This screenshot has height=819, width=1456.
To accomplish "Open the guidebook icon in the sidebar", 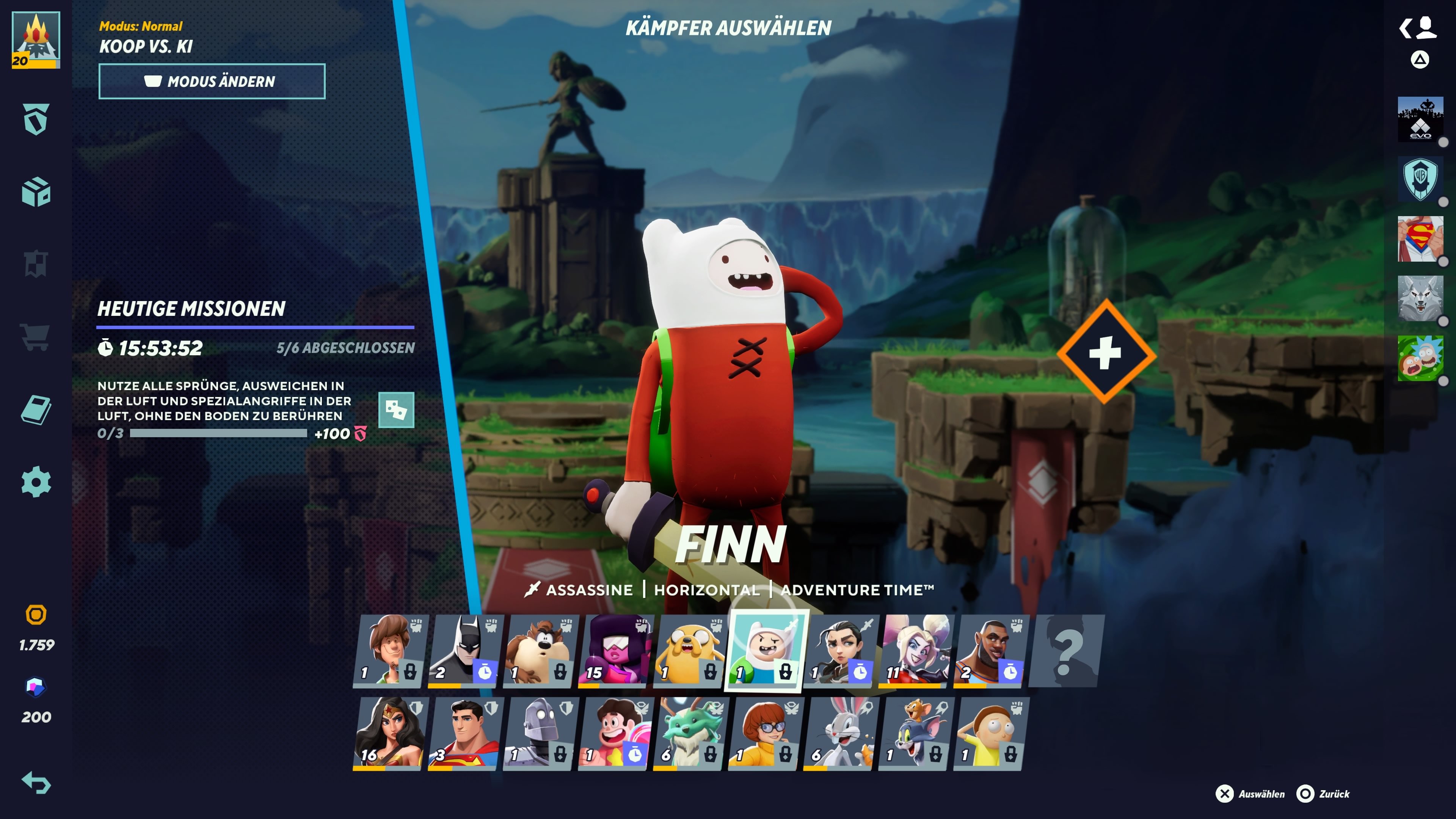I will [36, 410].
